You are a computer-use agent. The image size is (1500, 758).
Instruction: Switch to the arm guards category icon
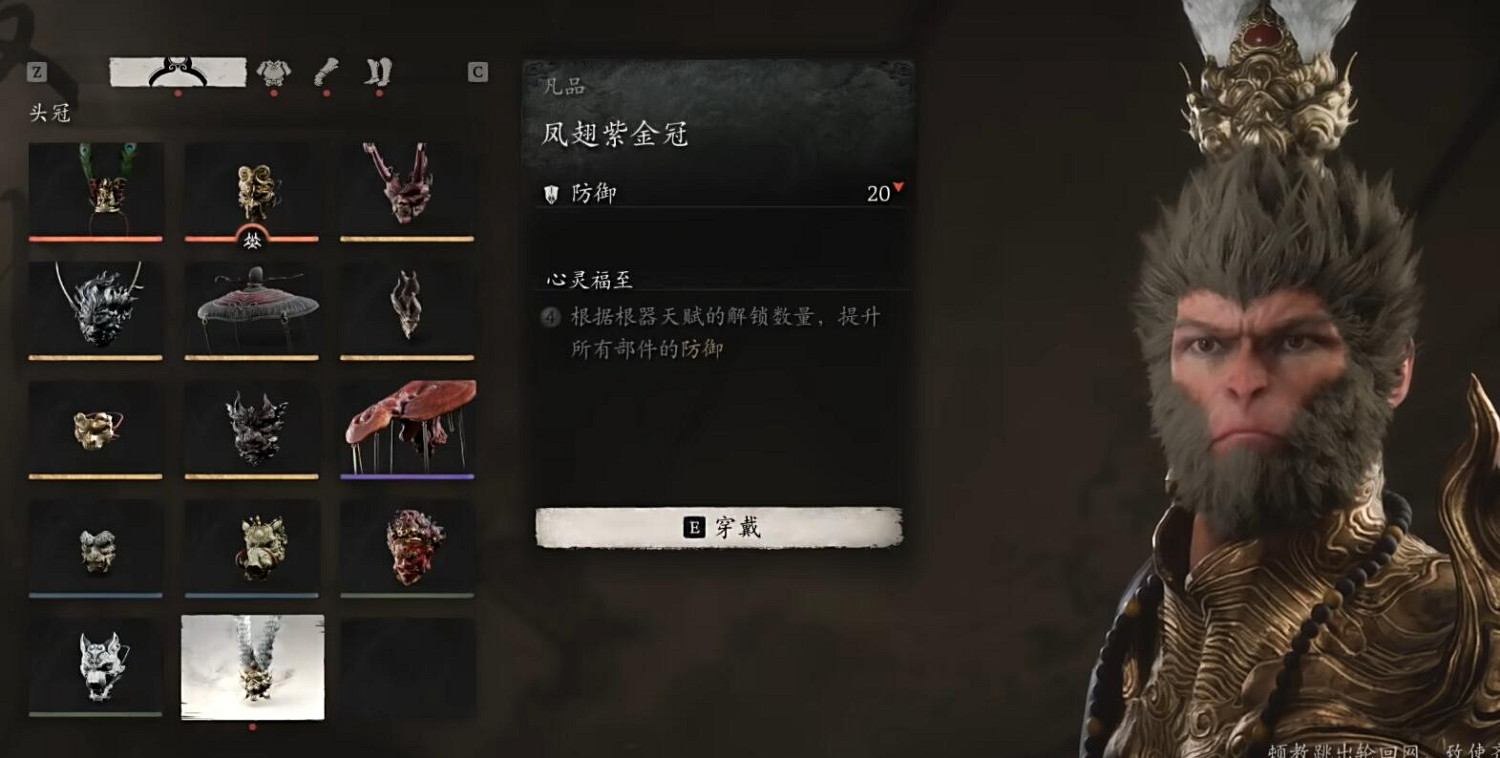pos(325,70)
